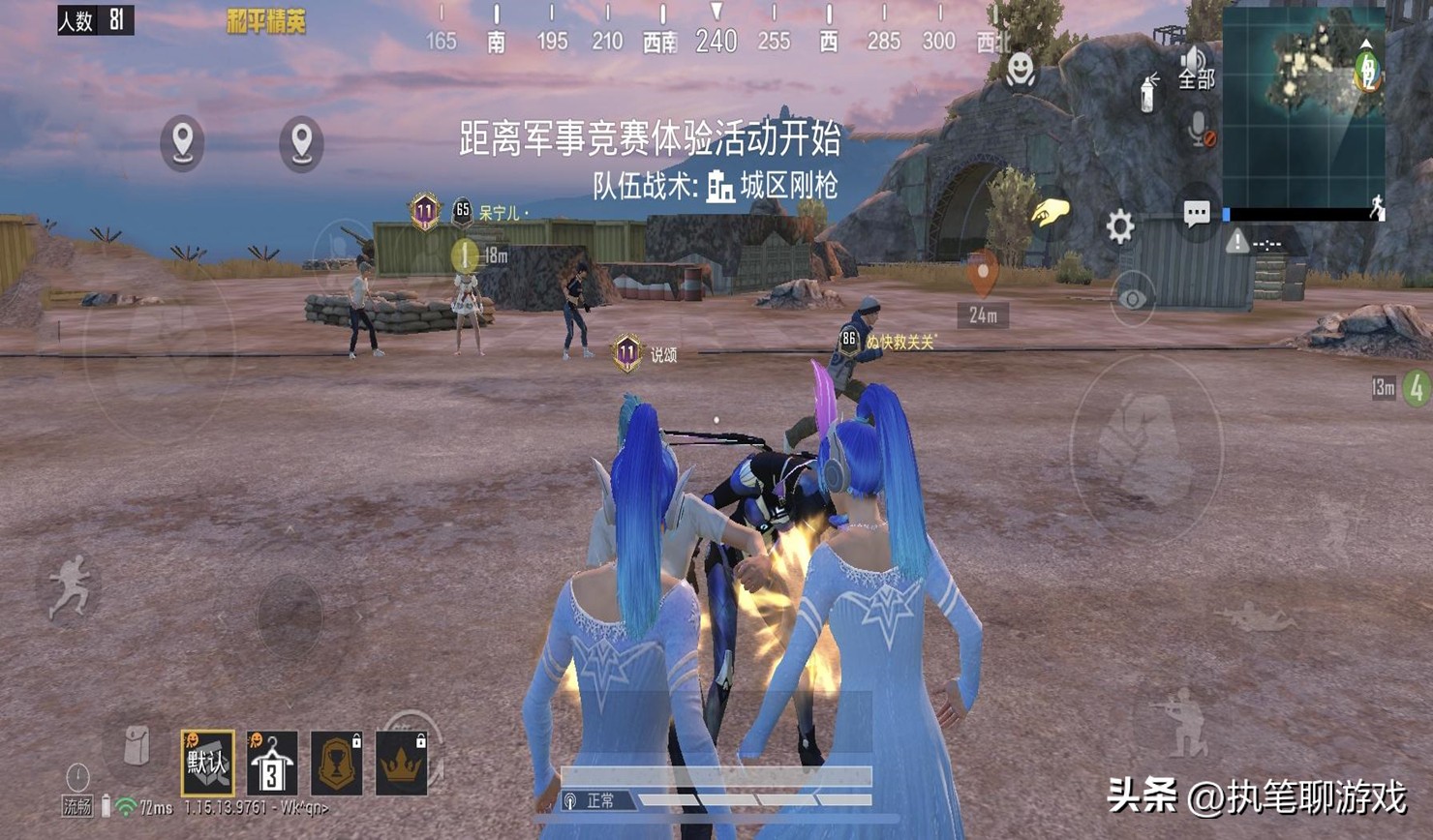Click the backpack inventory icon

click(138, 743)
